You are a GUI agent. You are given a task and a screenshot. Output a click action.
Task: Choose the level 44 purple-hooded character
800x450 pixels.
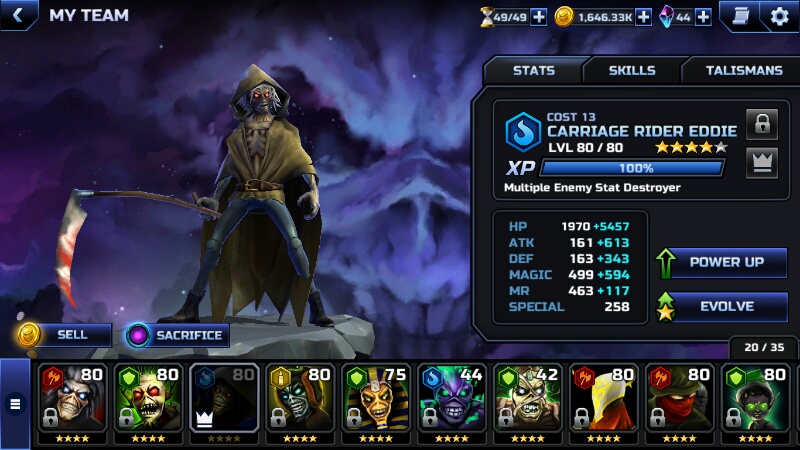click(452, 398)
